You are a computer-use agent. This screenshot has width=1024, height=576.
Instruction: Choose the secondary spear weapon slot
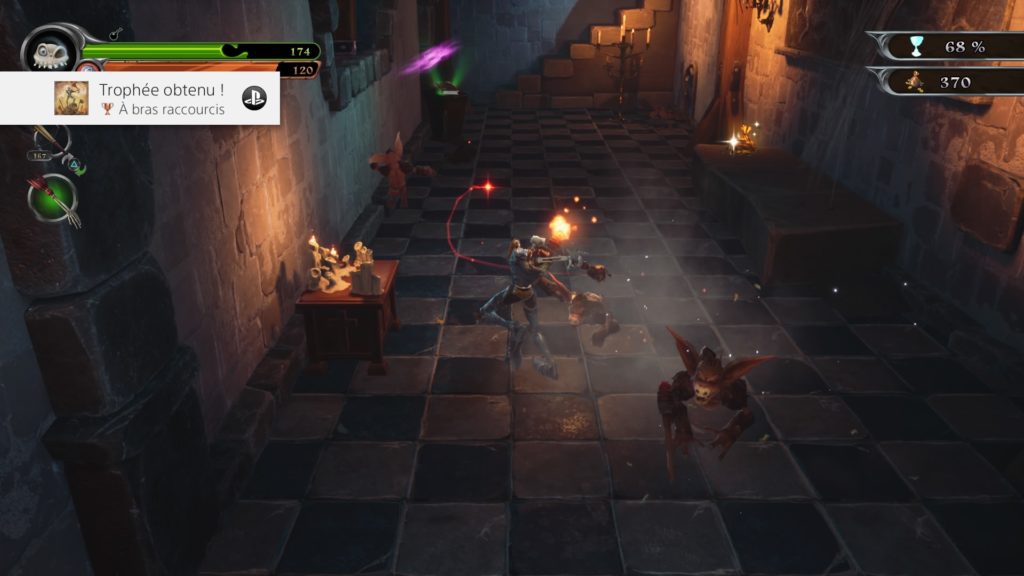click(x=49, y=141)
